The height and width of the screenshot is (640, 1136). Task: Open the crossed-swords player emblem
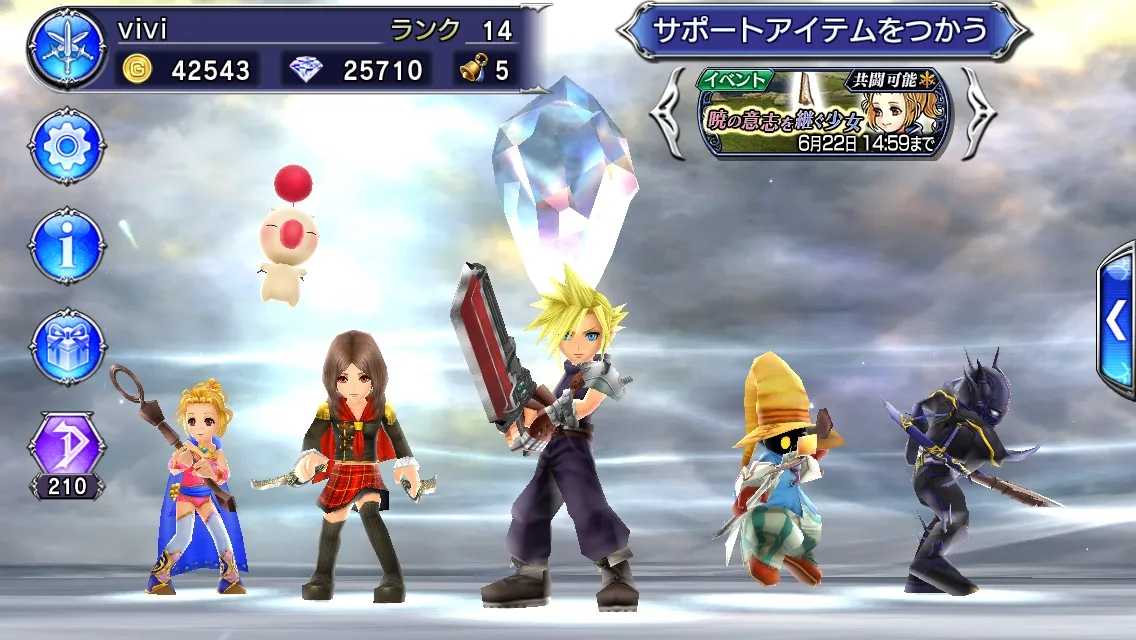(x=66, y=48)
